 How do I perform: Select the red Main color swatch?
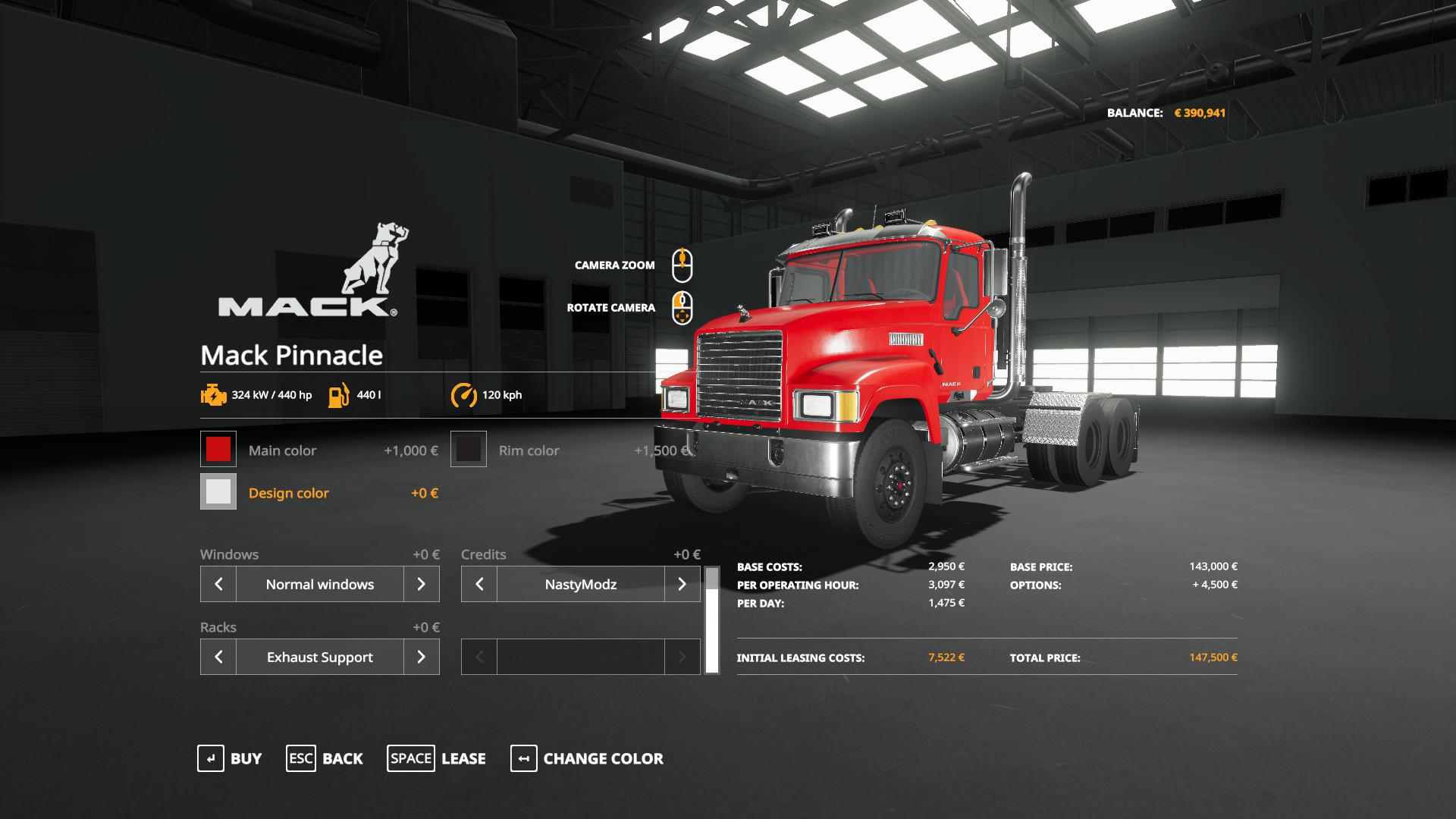pyautogui.click(x=218, y=450)
